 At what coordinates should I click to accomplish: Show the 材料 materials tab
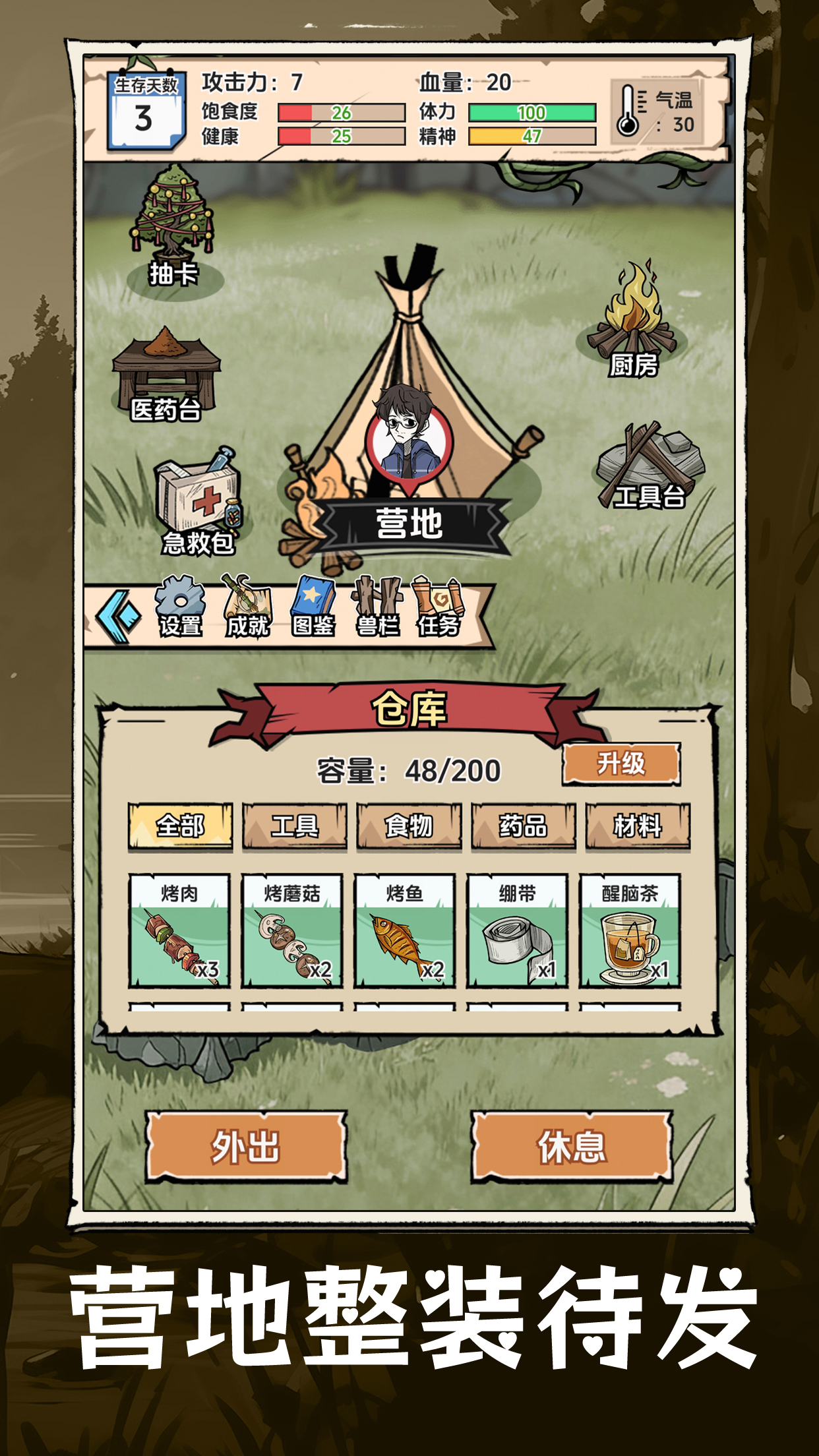point(637,826)
